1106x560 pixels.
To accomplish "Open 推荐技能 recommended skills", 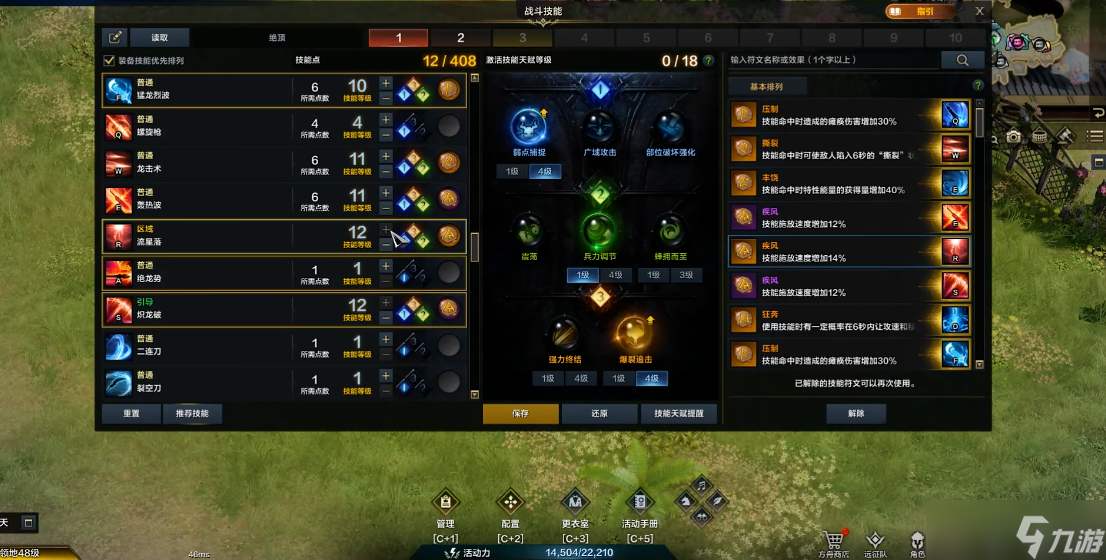I will [192, 413].
